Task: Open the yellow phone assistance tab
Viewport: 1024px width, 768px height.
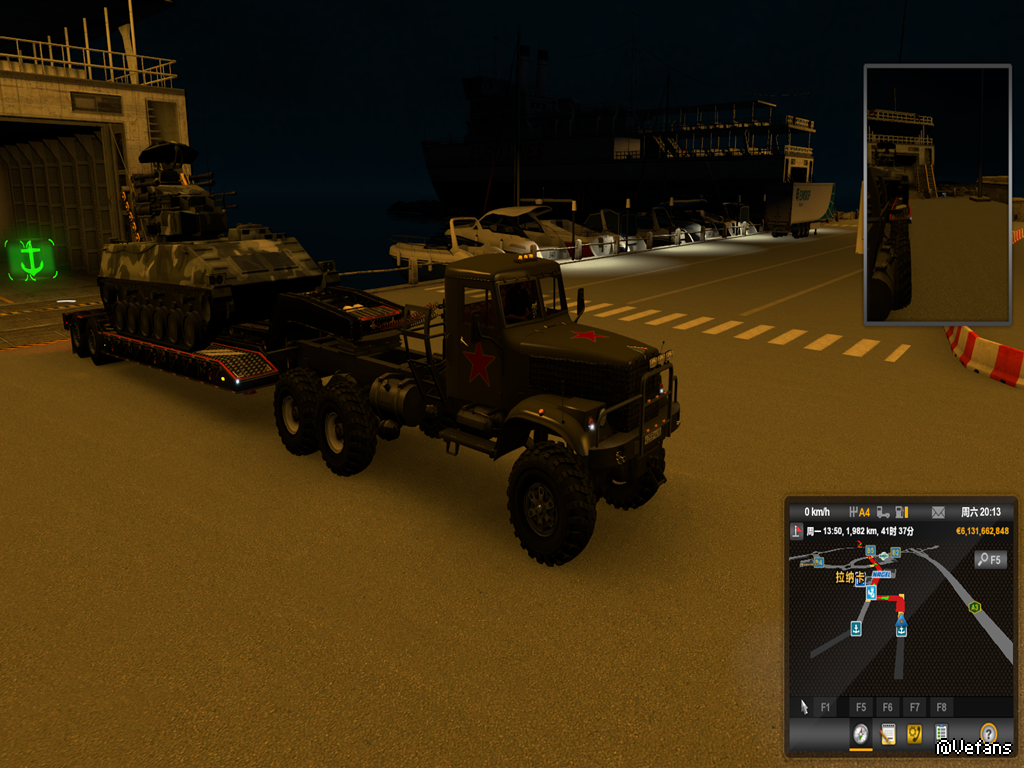Action: (x=914, y=735)
